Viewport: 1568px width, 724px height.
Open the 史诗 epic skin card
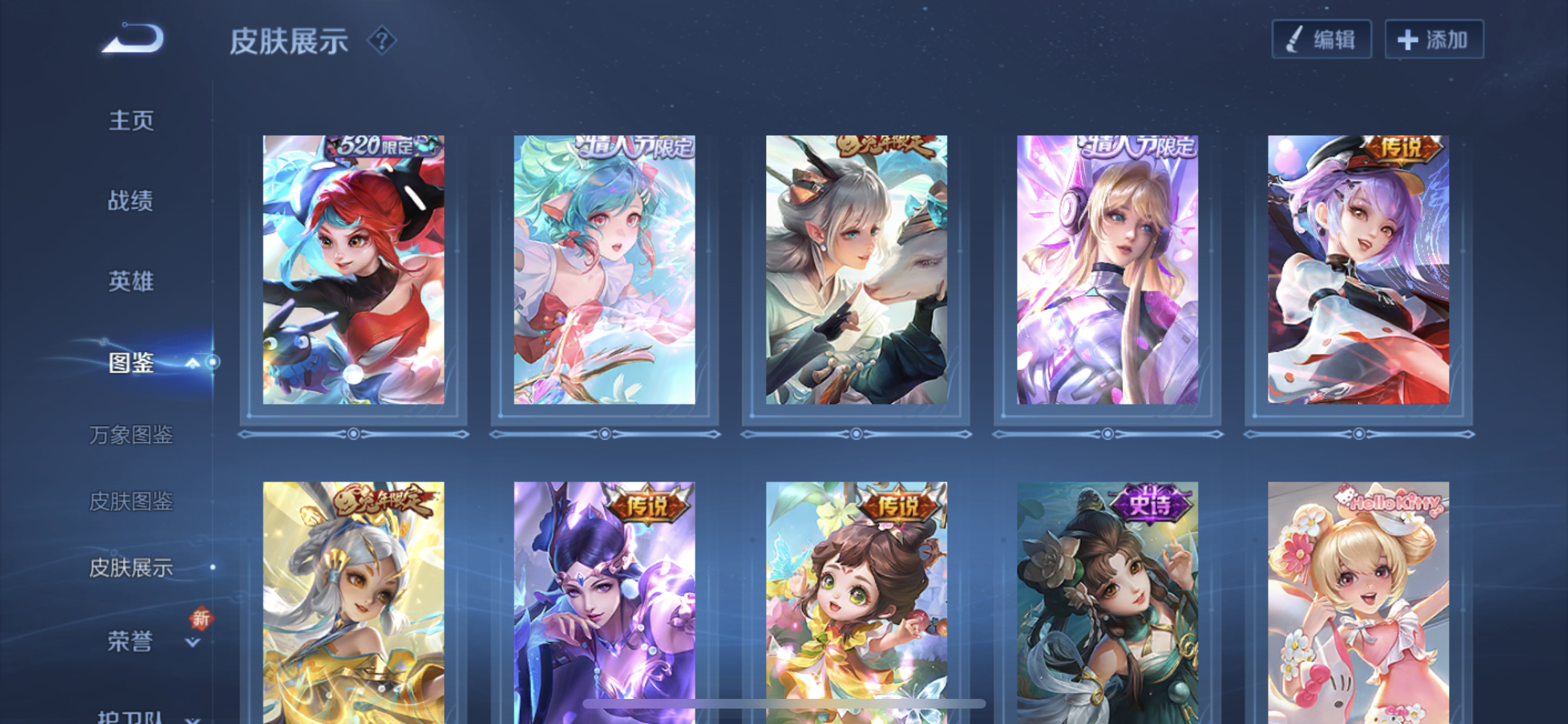pos(1107,602)
